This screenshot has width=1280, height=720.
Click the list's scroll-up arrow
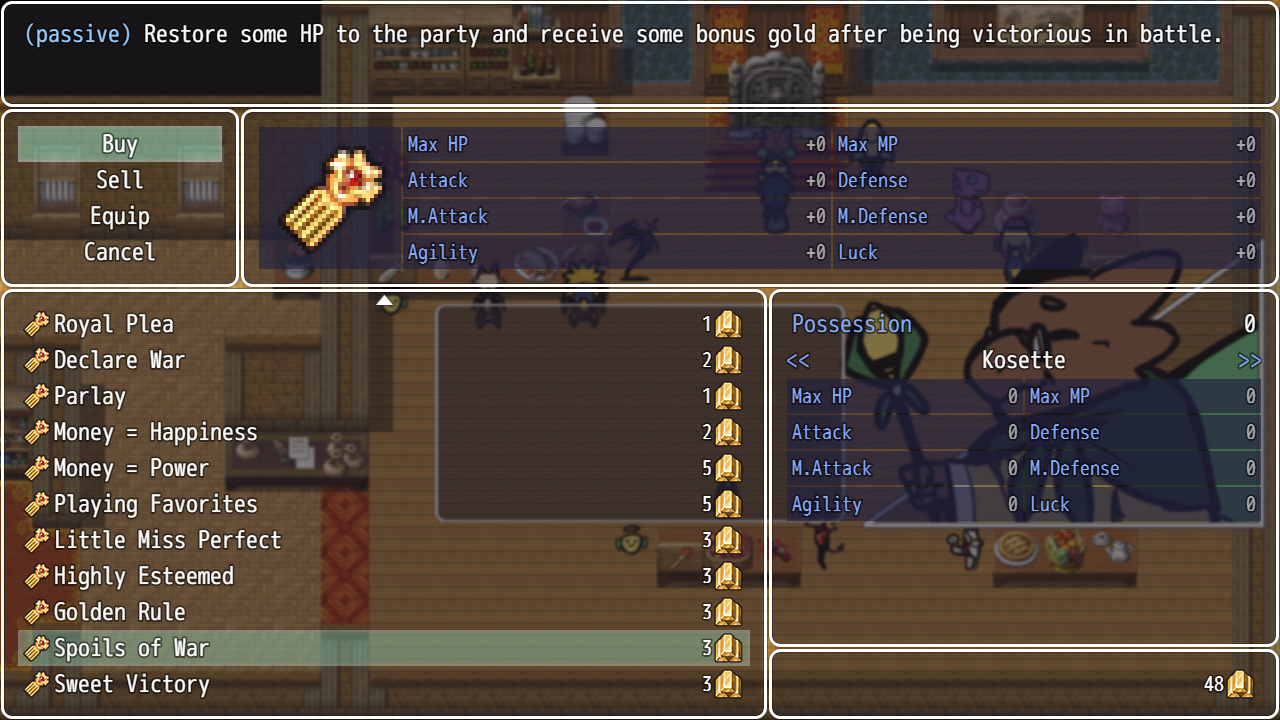point(384,300)
